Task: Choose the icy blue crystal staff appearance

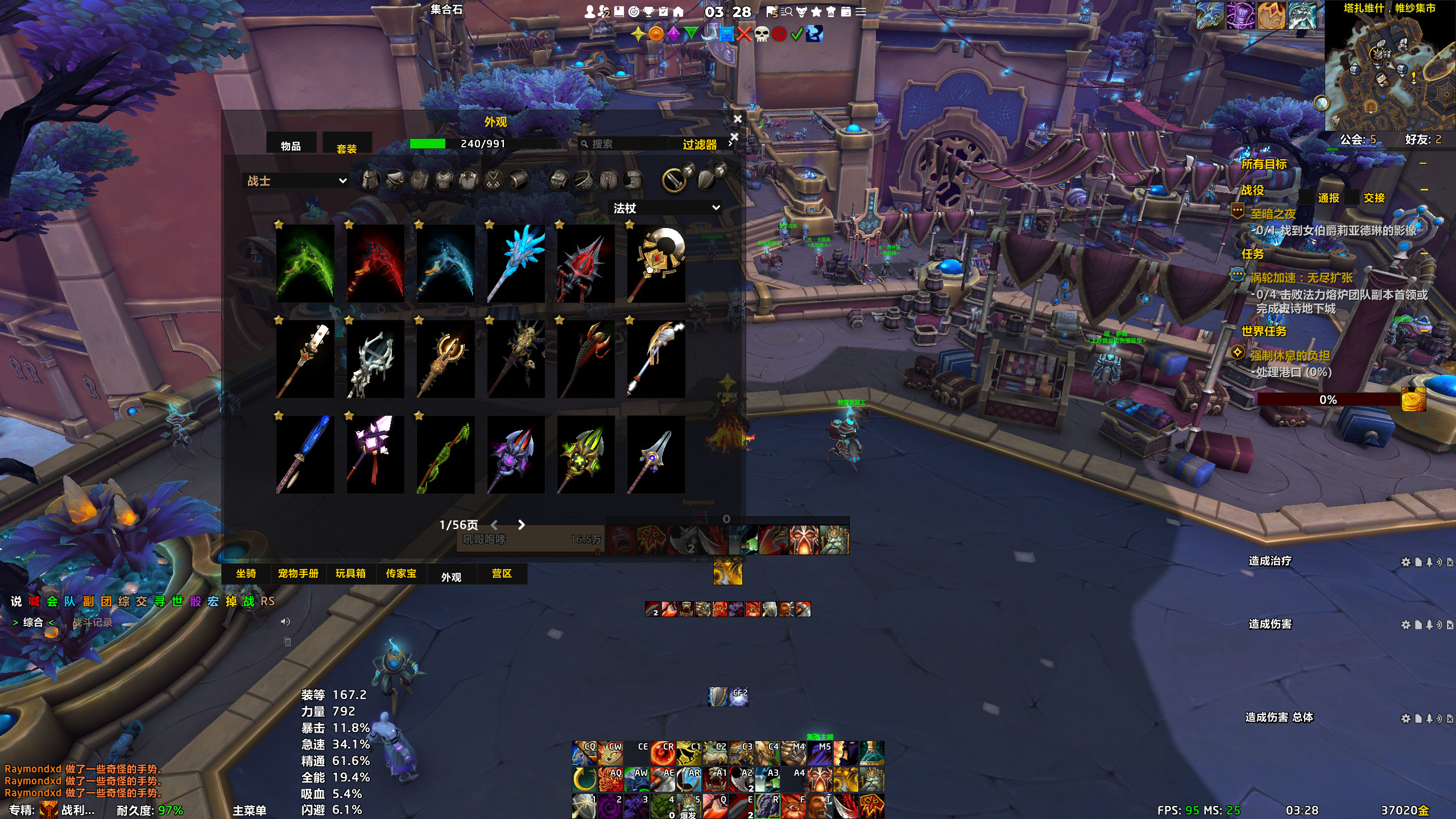Action: click(x=515, y=263)
